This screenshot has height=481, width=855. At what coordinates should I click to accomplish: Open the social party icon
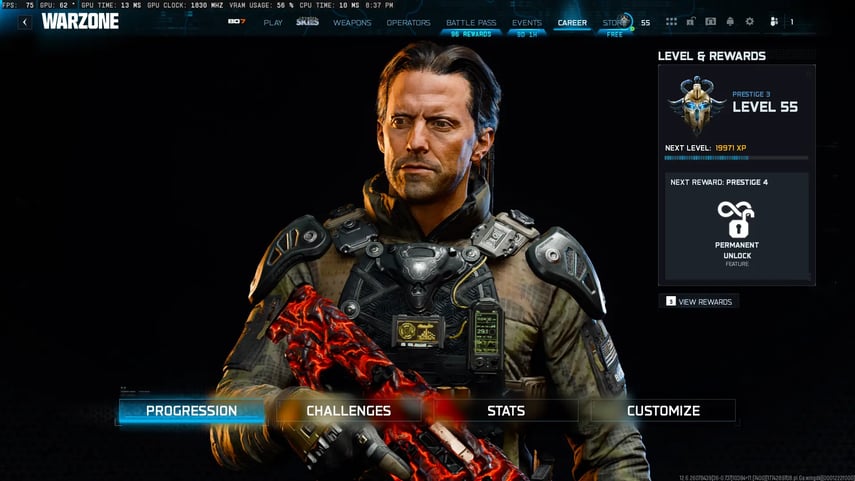(774, 22)
